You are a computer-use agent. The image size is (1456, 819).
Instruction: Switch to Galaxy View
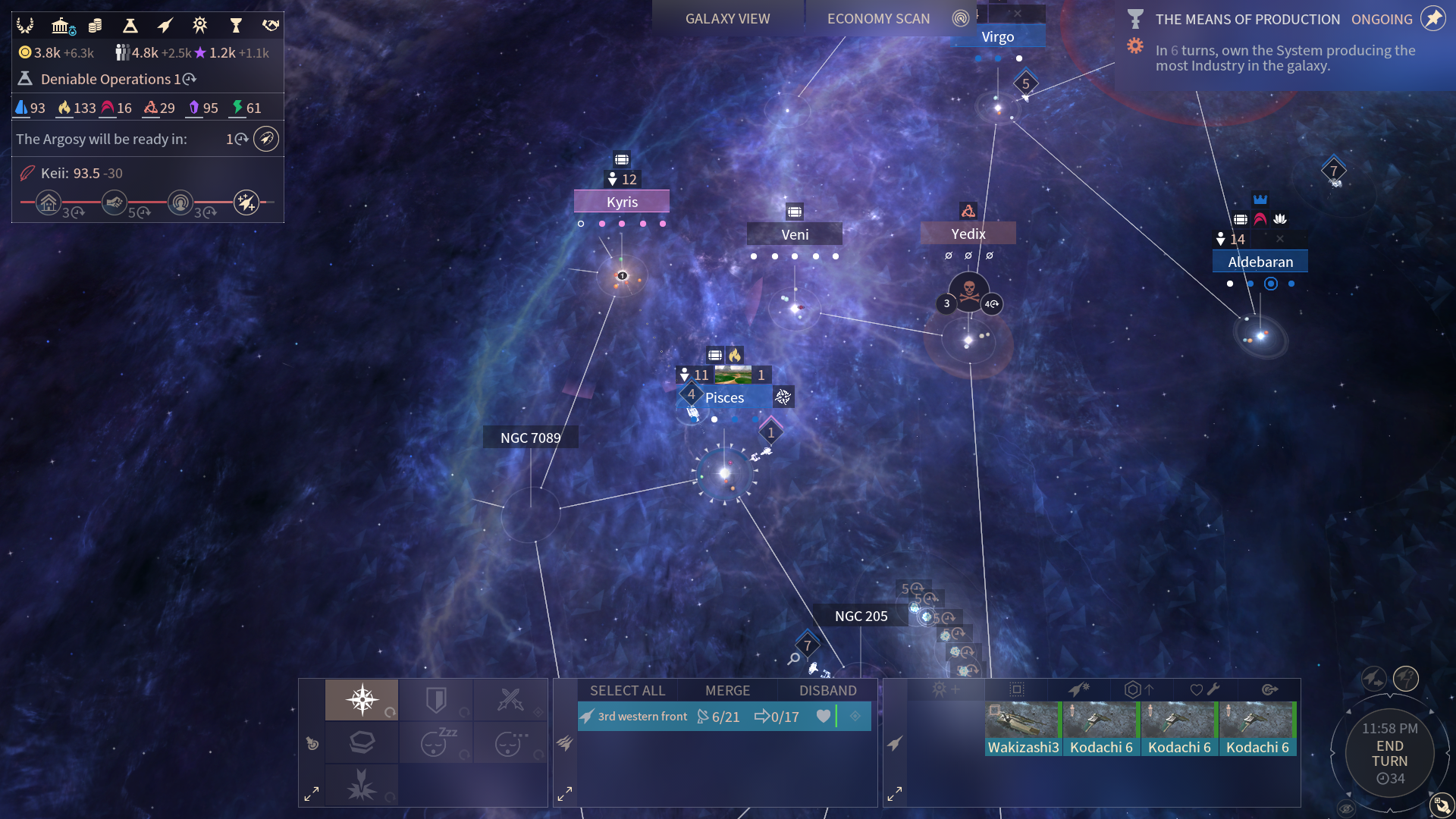727,19
